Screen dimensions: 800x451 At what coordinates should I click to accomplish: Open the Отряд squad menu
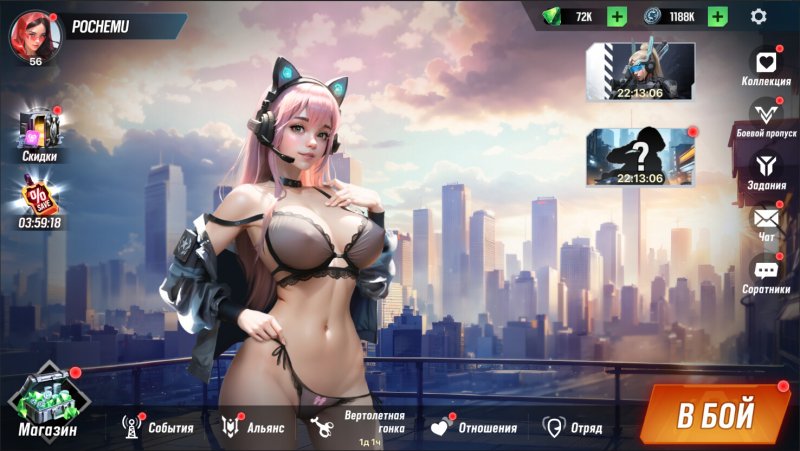(x=573, y=428)
